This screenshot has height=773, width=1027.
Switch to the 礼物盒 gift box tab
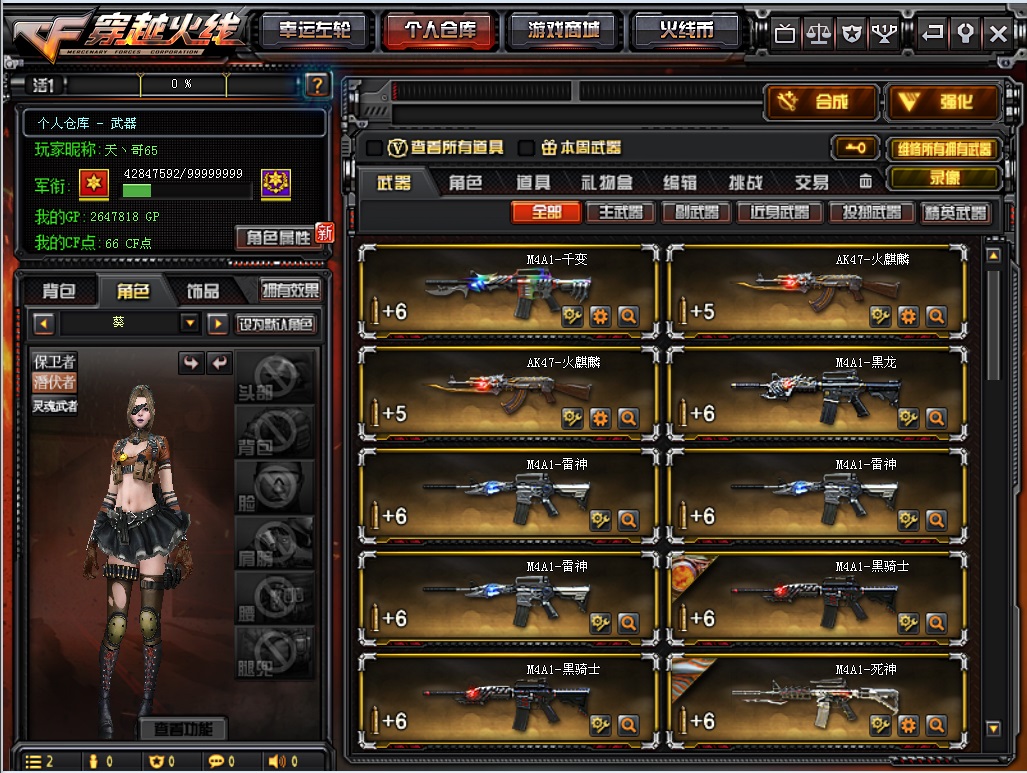pos(607,183)
